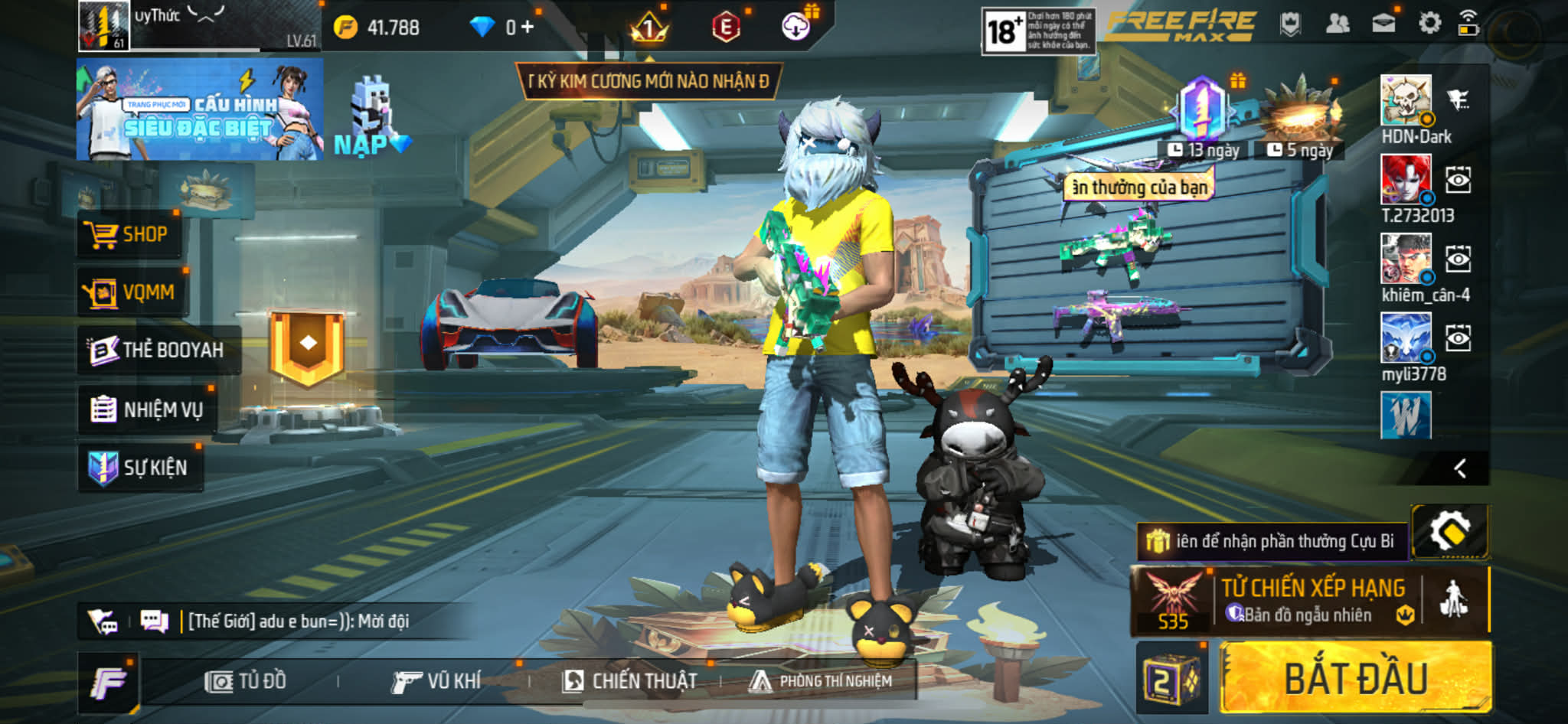The image size is (1568, 724).
Task: Open the VQMM lucky spin menu
Action: [x=132, y=292]
